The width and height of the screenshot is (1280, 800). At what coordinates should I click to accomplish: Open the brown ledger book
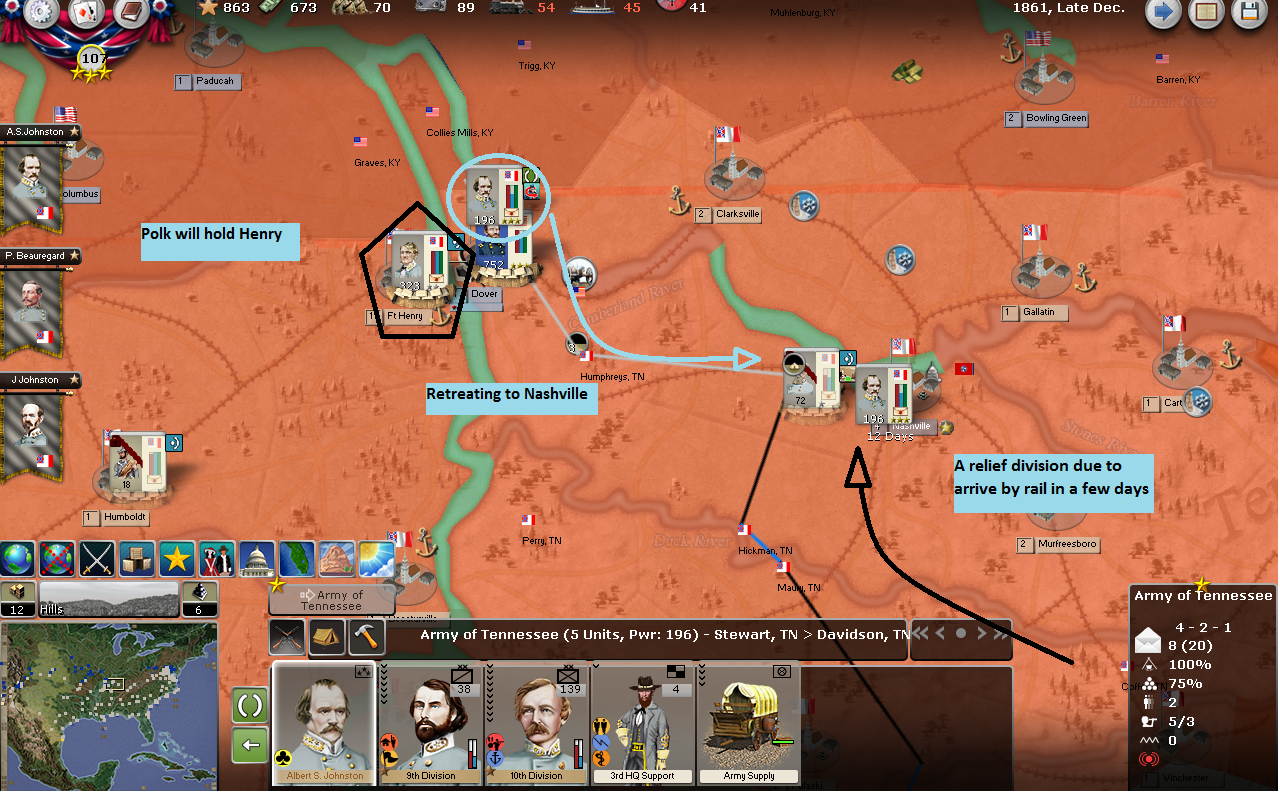pyautogui.click(x=130, y=12)
